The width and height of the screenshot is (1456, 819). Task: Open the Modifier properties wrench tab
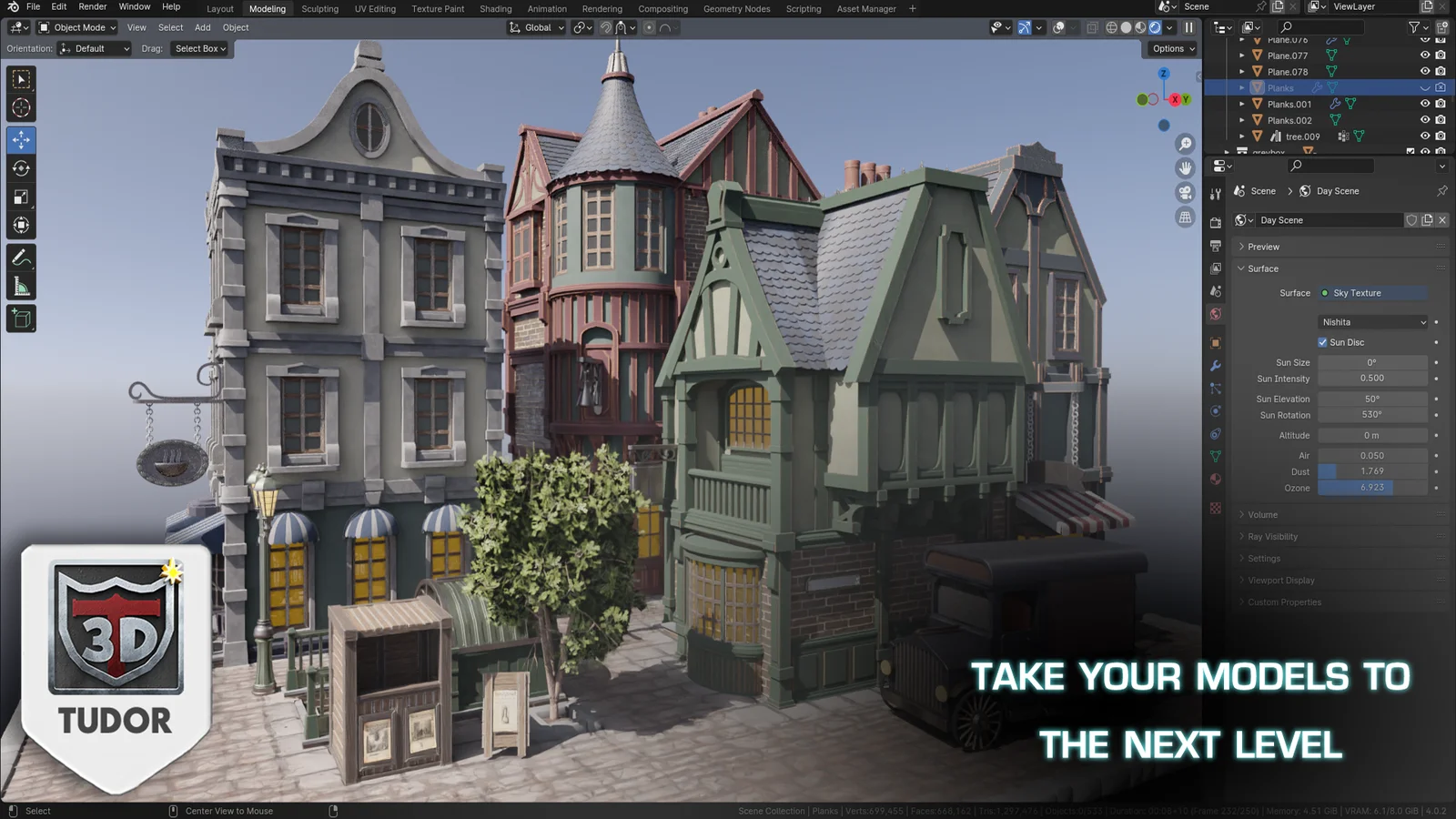(x=1216, y=365)
